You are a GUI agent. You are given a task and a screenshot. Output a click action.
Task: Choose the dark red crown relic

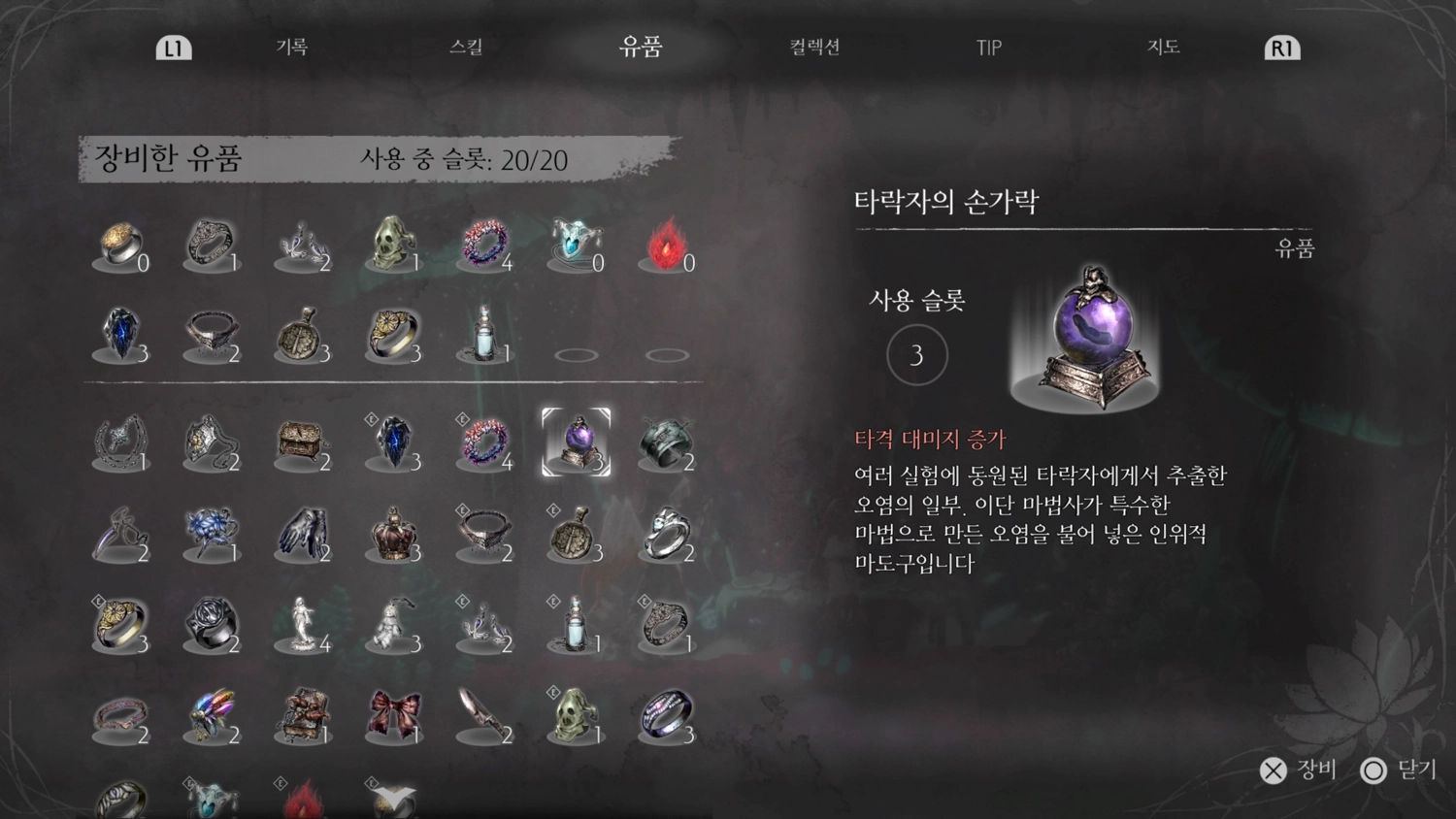[393, 533]
